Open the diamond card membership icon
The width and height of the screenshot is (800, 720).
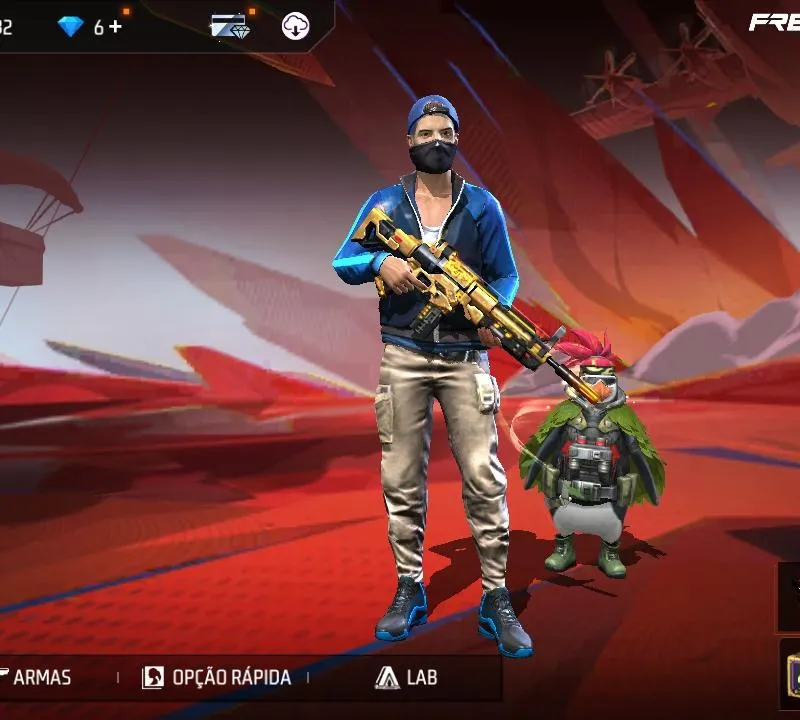click(228, 27)
